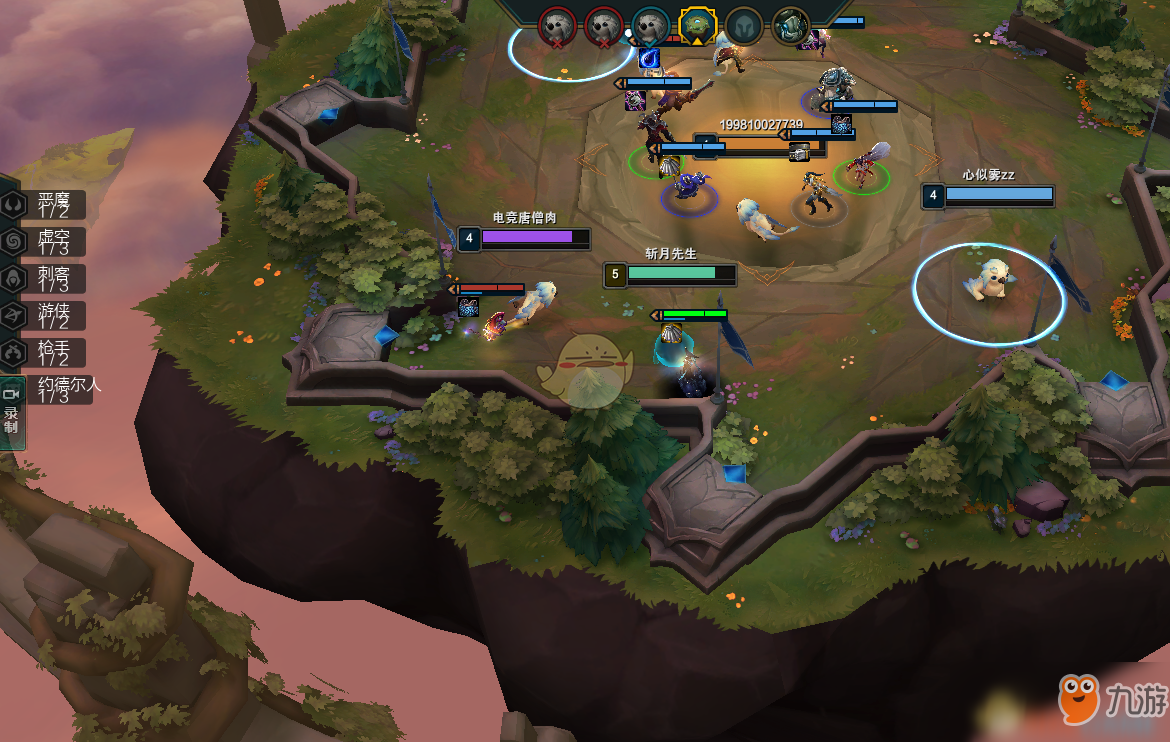
Task: Select player 电竞唐僧肉's nameplate
Action: coord(525,238)
